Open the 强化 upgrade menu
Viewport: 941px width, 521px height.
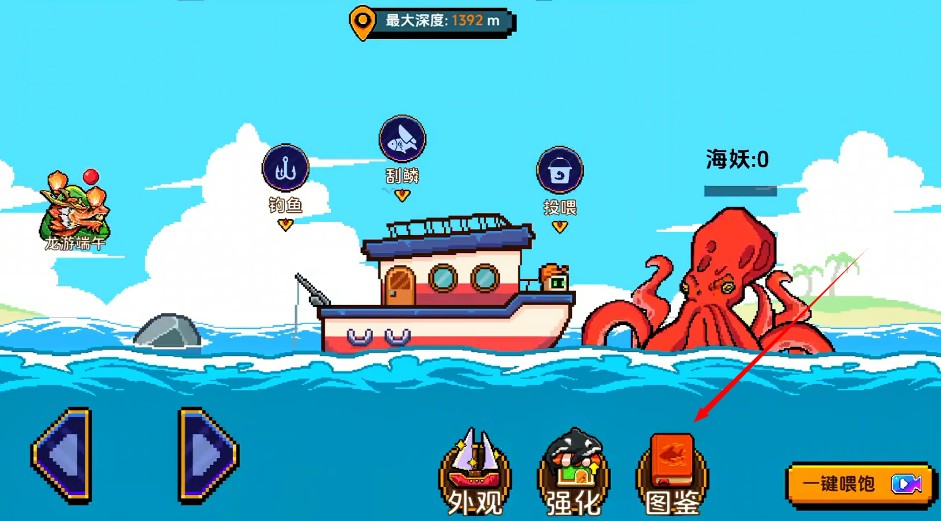[574, 471]
